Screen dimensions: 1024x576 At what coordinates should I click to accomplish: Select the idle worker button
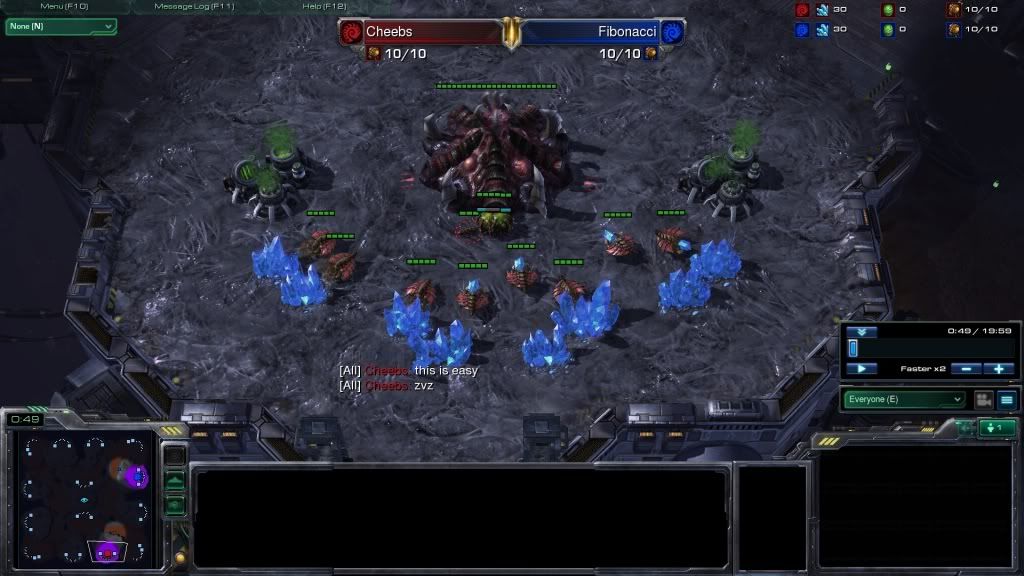point(997,427)
